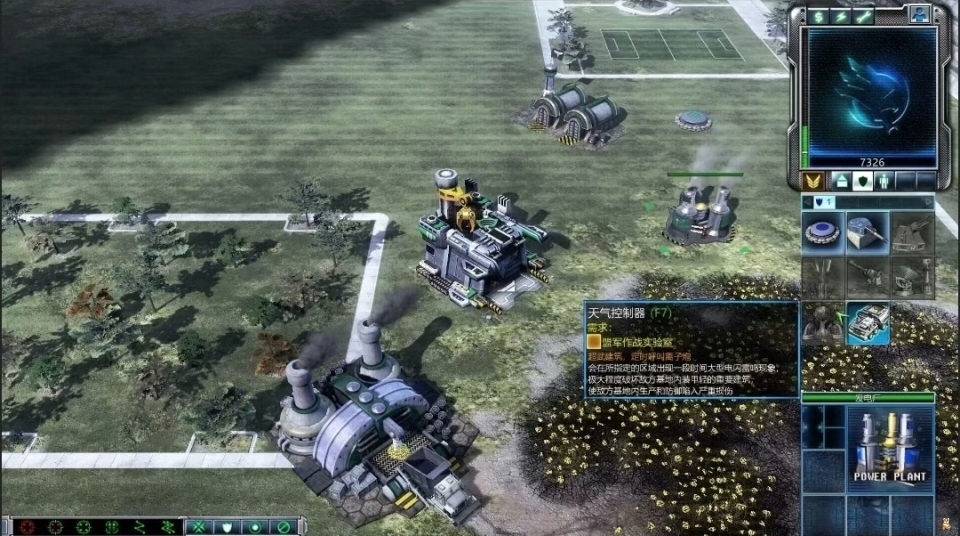960x536 pixels.
Task: Click the dollar sign sell button
Action: (x=818, y=16)
